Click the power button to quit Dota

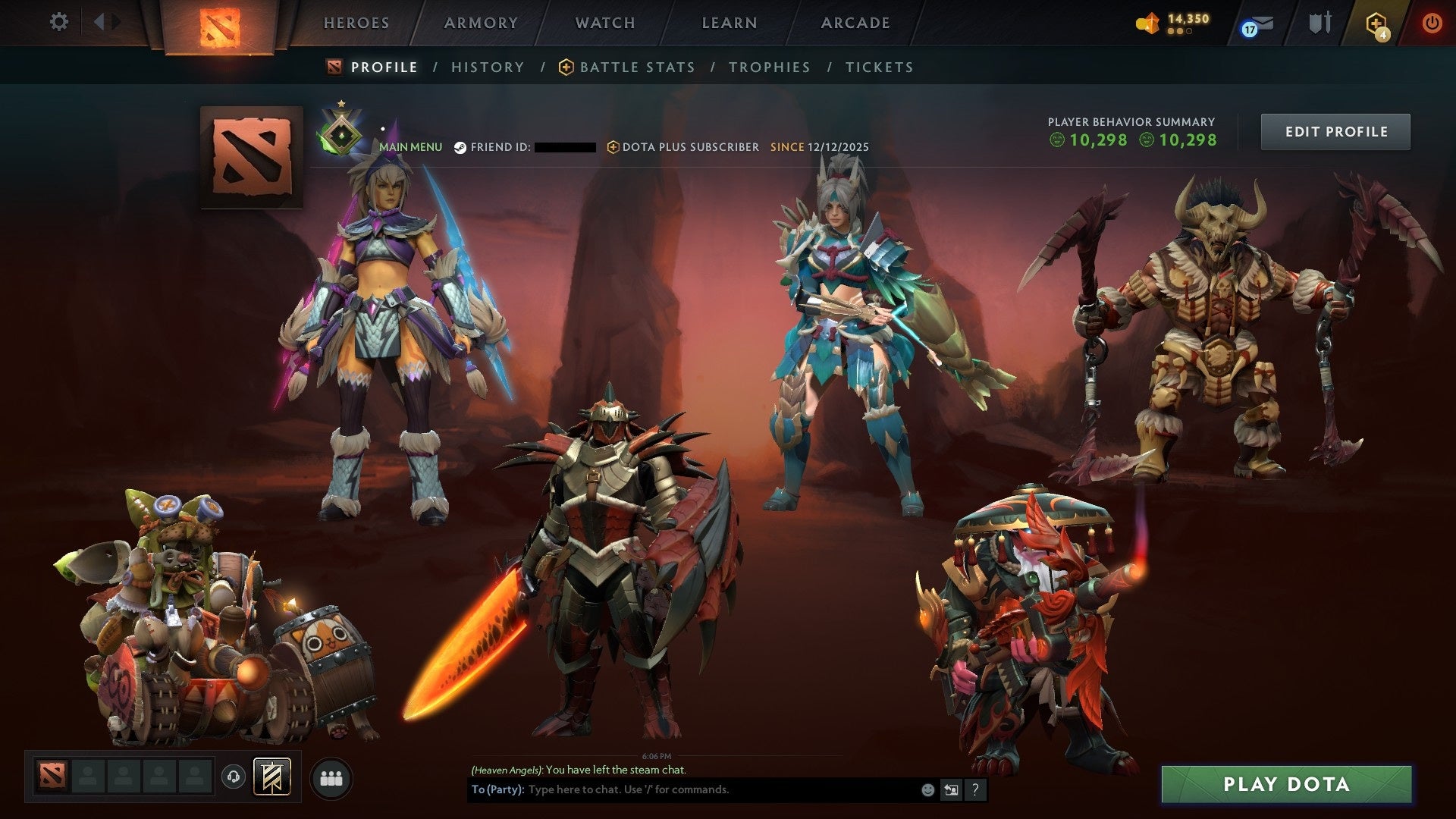point(1432,23)
